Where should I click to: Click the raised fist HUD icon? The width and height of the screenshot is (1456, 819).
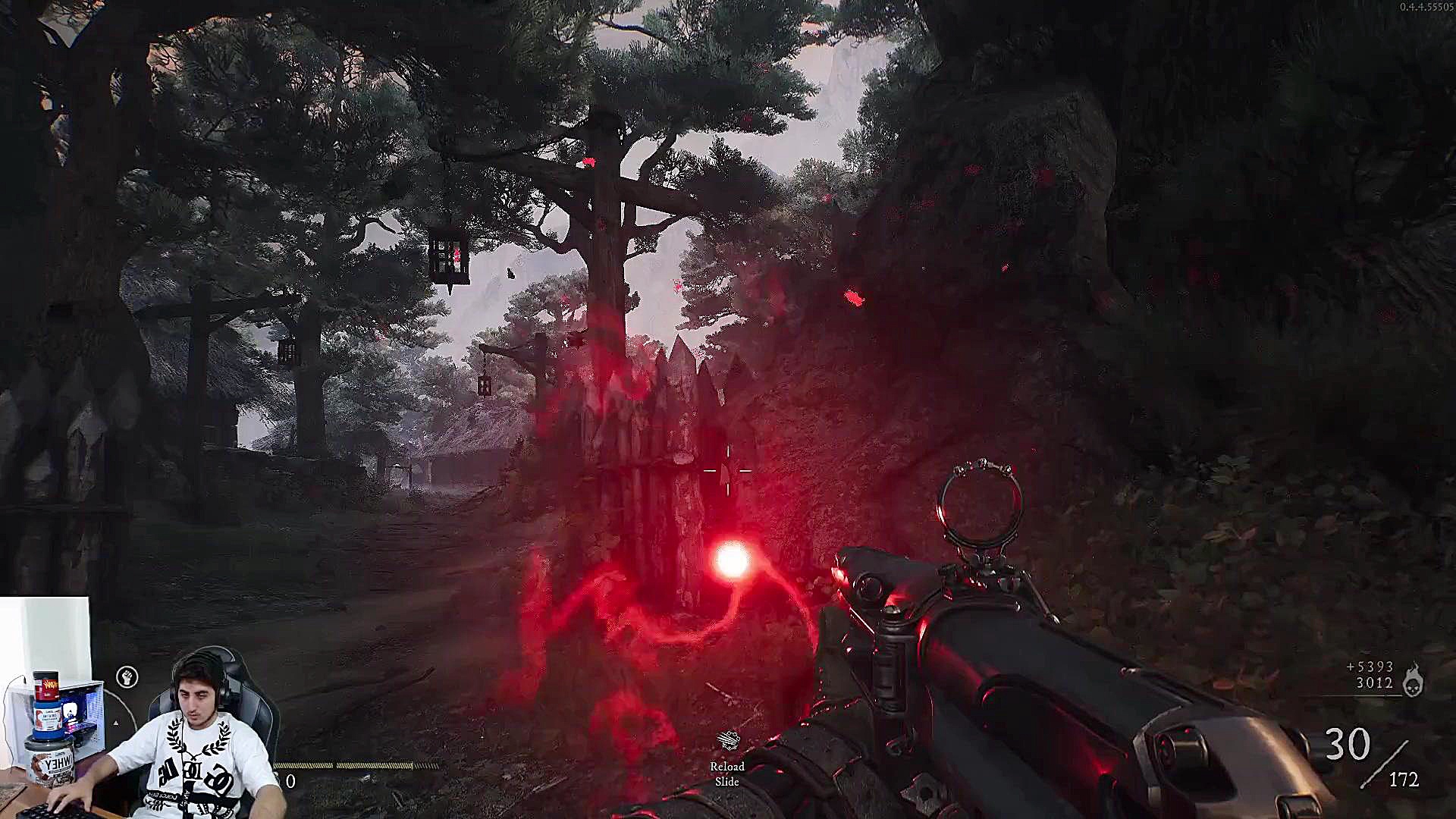[x=127, y=677]
